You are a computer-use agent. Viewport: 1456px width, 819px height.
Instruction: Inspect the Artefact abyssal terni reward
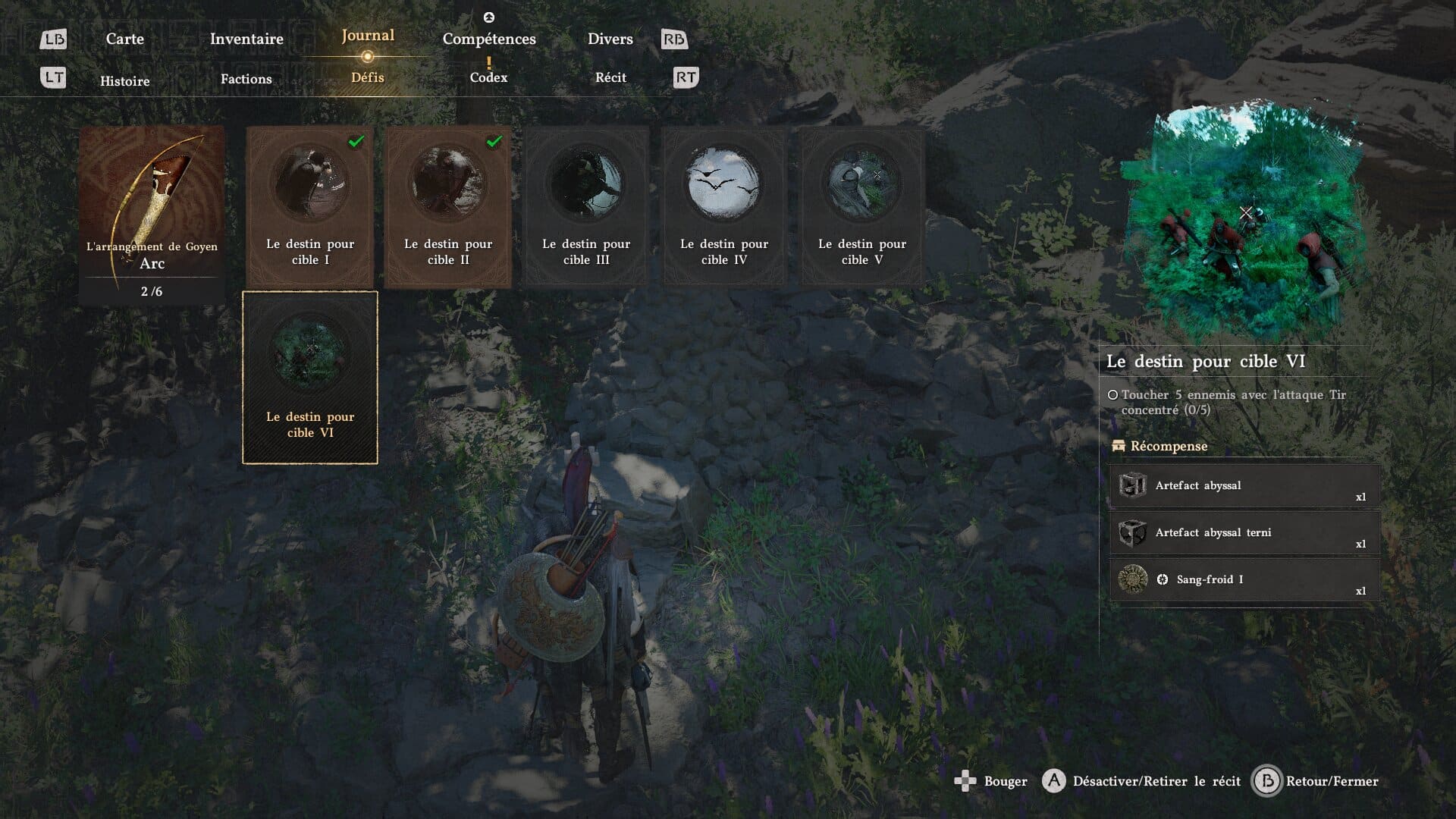pyautogui.click(x=1244, y=533)
